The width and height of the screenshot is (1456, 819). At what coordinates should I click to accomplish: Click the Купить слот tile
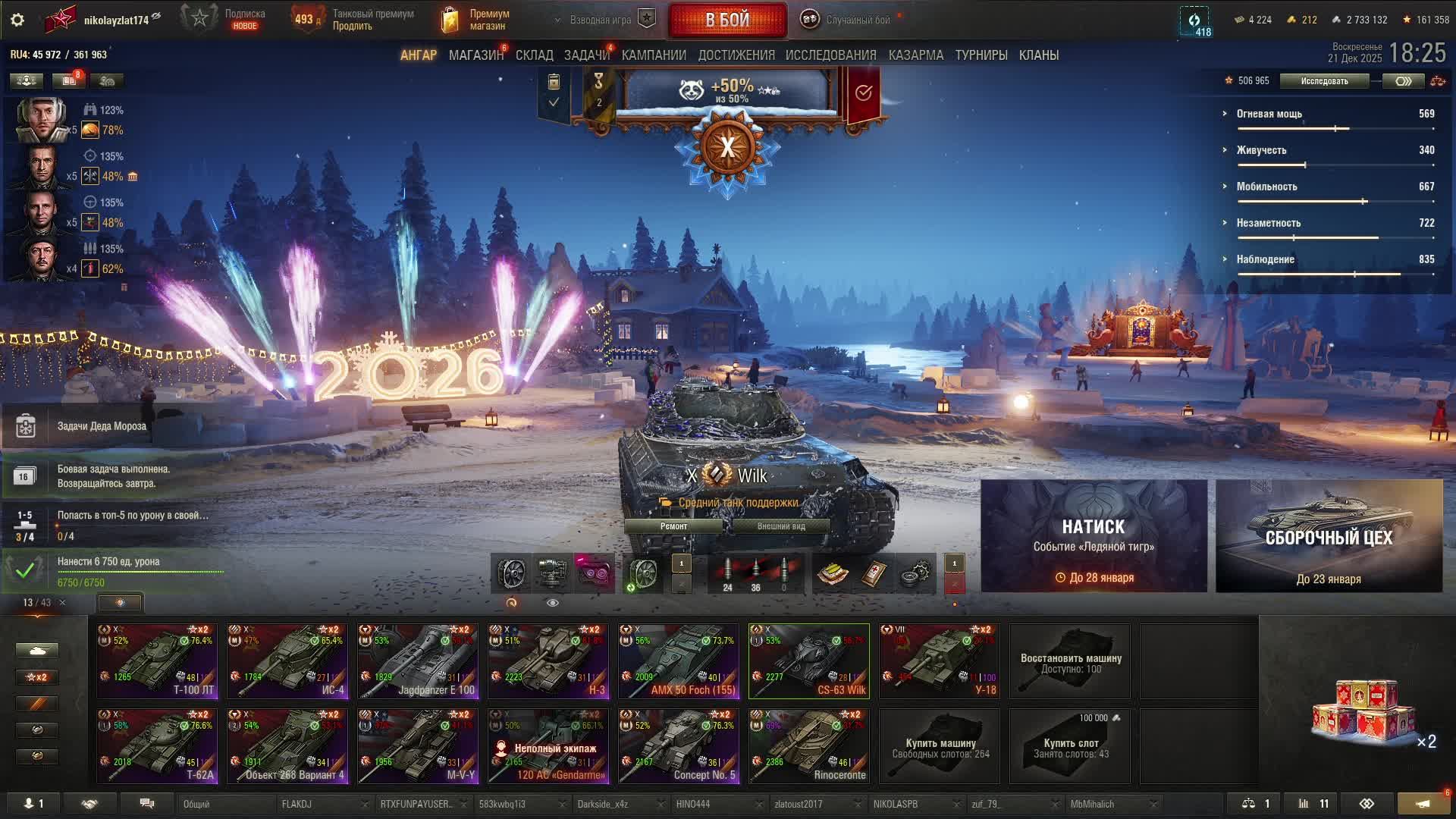(x=1070, y=746)
